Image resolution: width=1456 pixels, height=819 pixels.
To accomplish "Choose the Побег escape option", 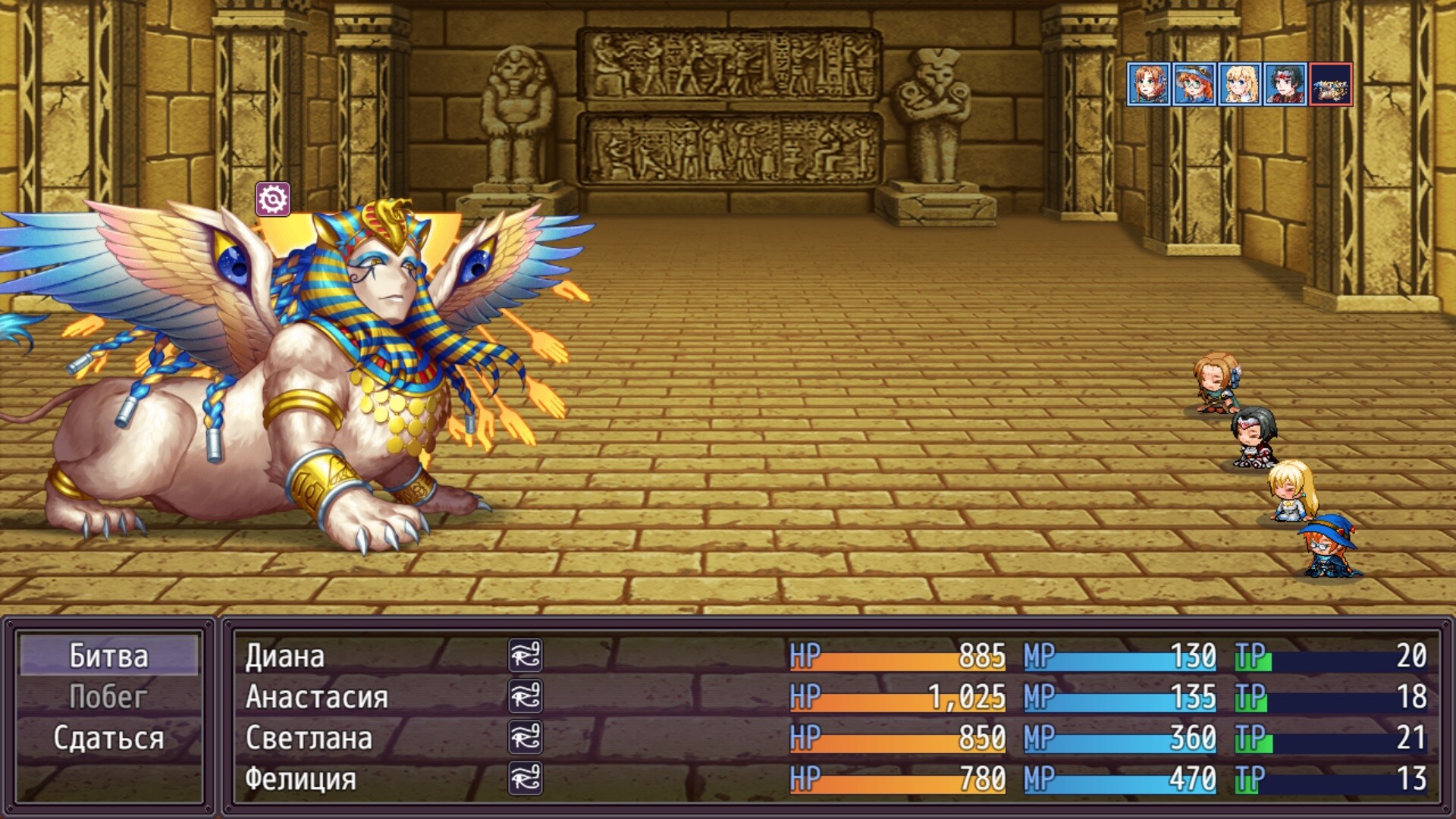I will pyautogui.click(x=108, y=697).
